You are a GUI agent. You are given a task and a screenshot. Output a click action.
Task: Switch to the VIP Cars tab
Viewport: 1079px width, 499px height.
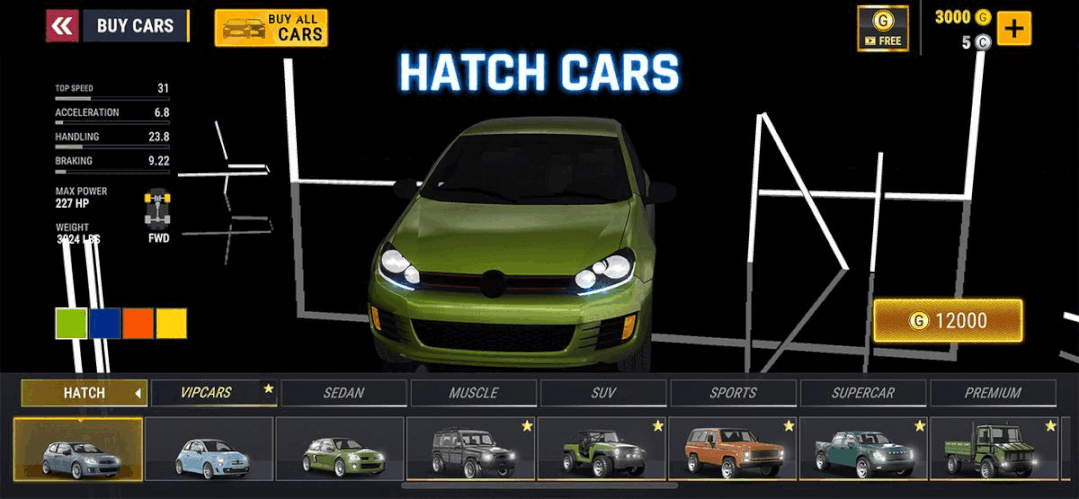click(x=213, y=393)
